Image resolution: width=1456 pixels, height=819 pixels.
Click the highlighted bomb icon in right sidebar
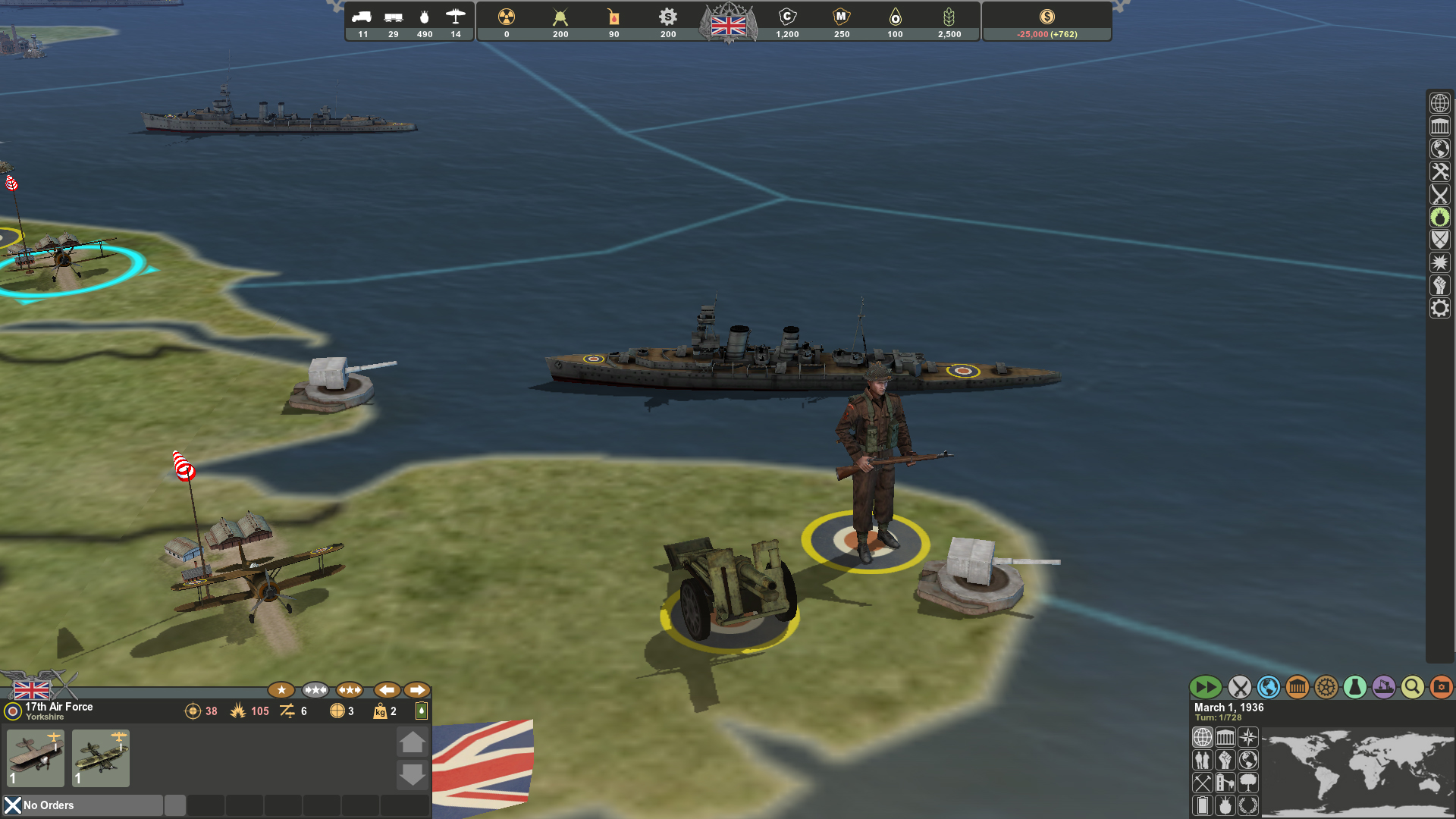coord(1440,218)
